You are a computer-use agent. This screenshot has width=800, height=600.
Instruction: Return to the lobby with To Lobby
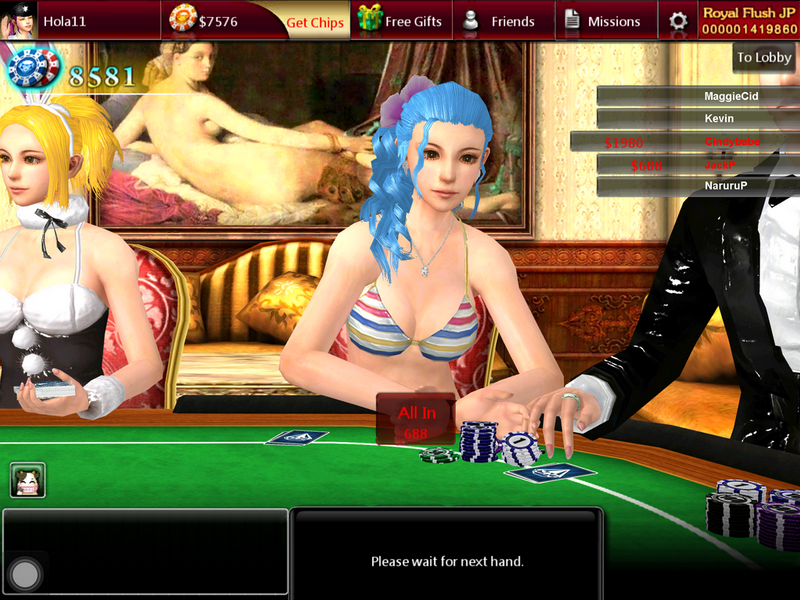tap(764, 58)
